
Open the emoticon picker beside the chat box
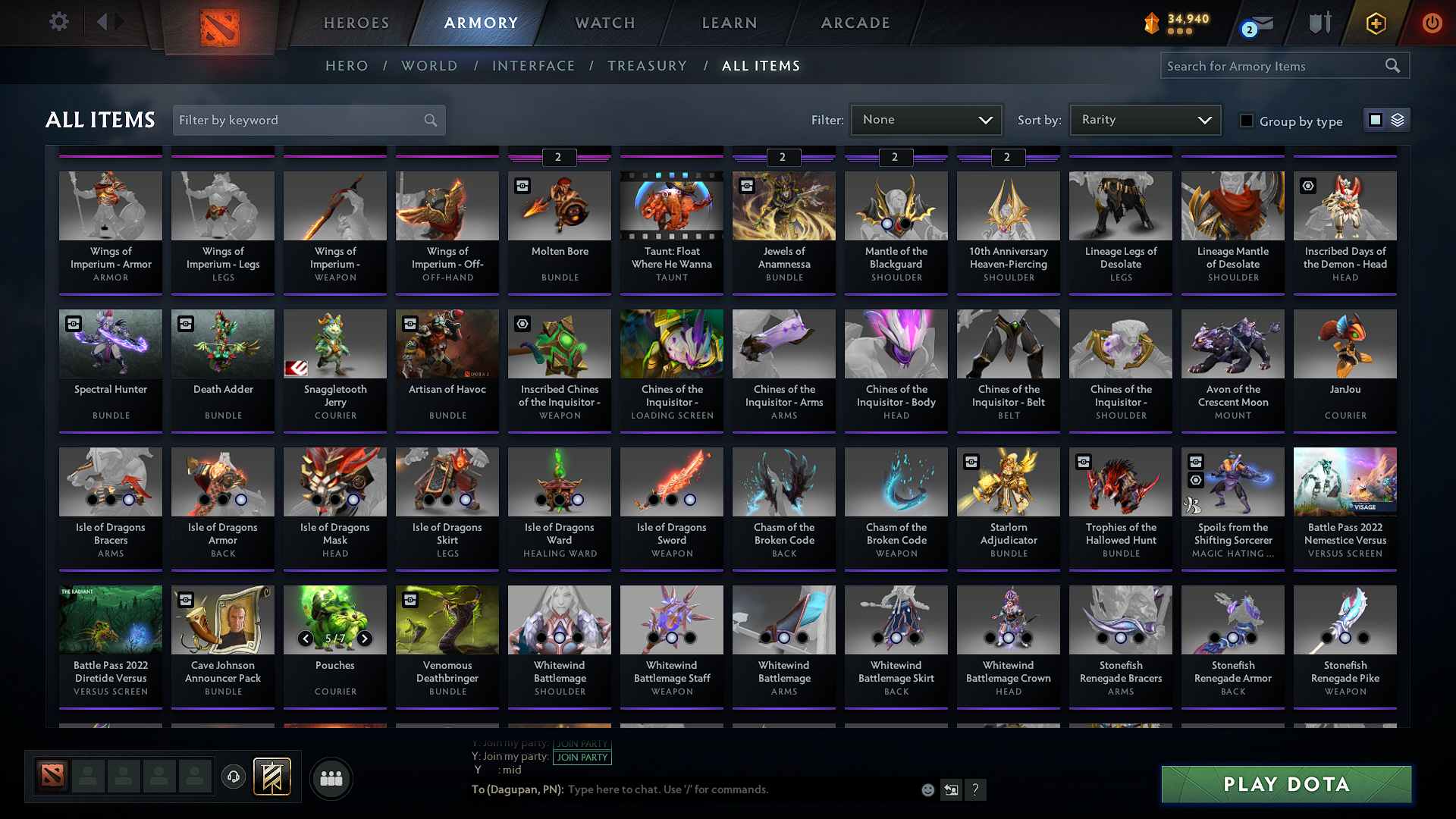pyautogui.click(x=927, y=789)
